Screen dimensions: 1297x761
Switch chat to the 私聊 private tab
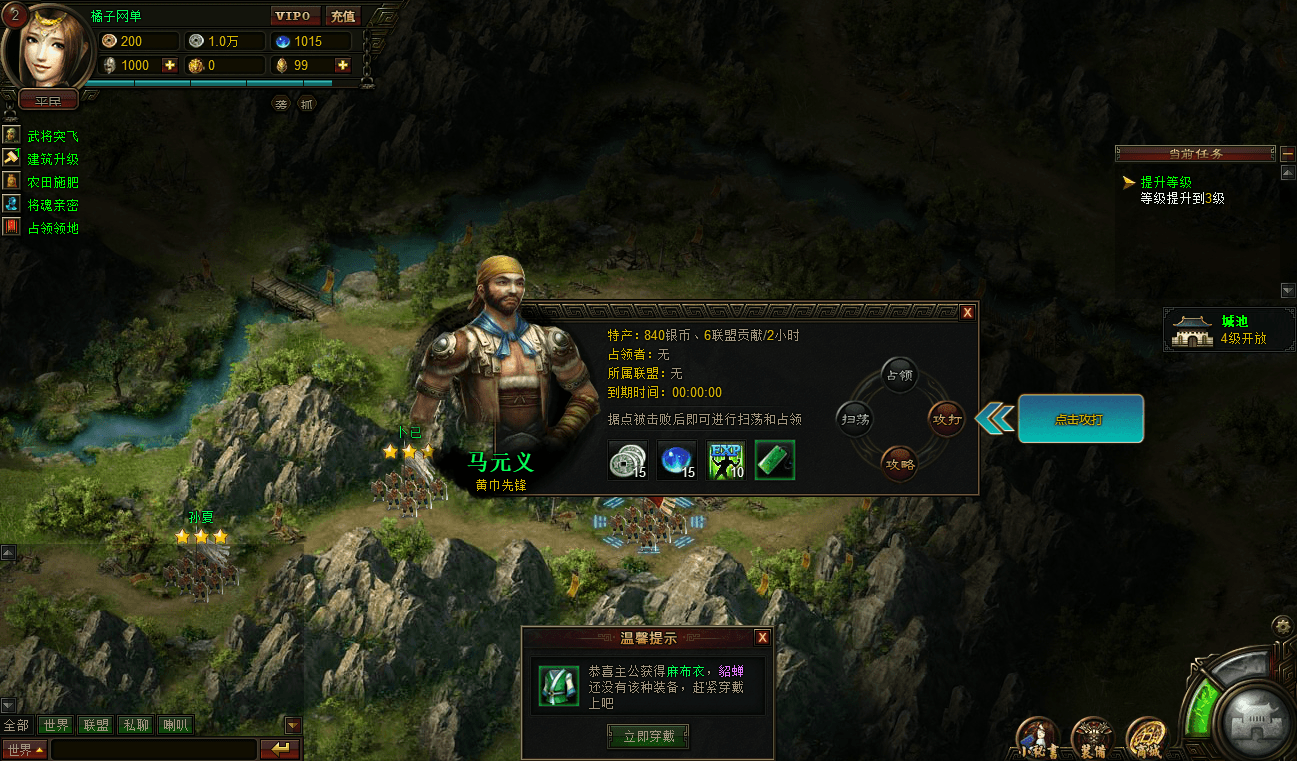pos(135,725)
